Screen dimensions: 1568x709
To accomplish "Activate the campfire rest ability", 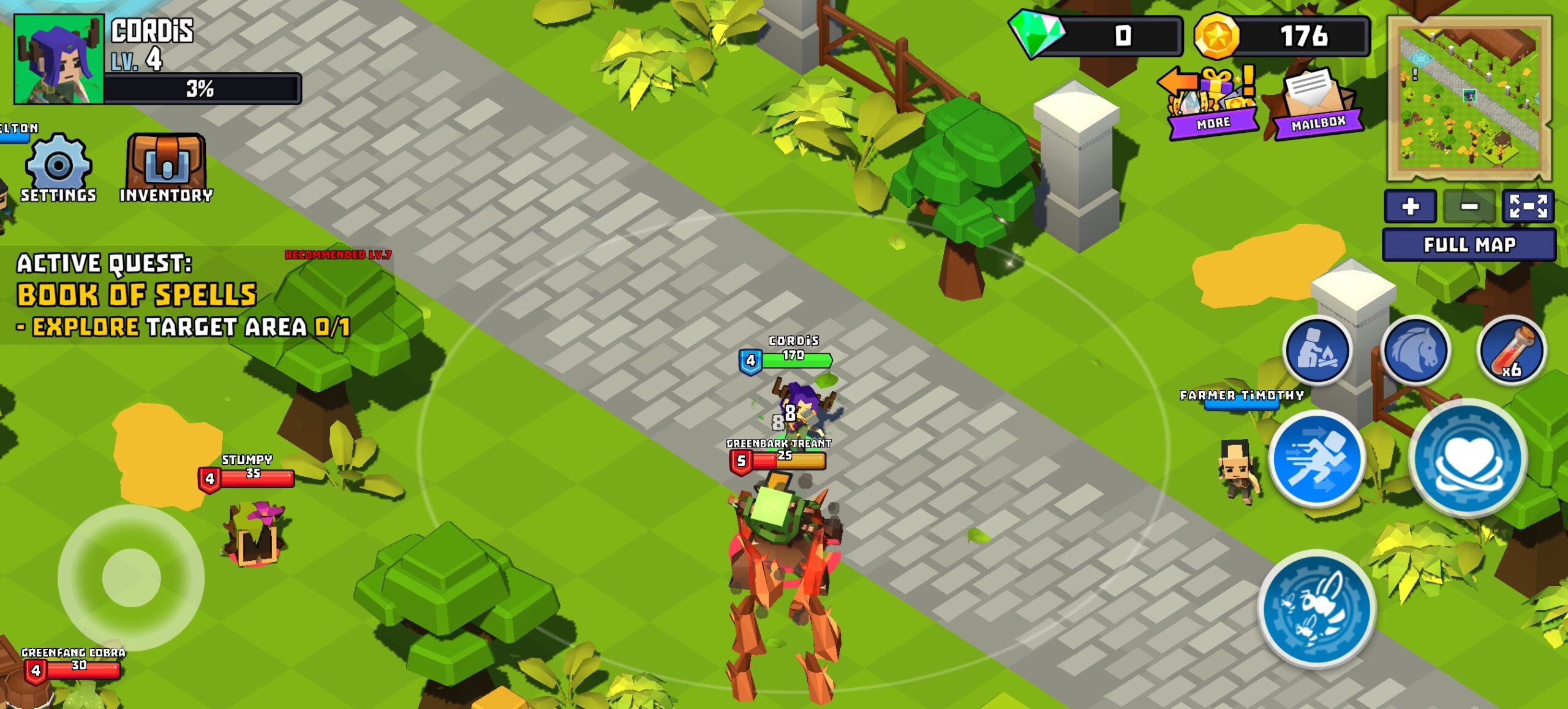I will pos(1317,350).
